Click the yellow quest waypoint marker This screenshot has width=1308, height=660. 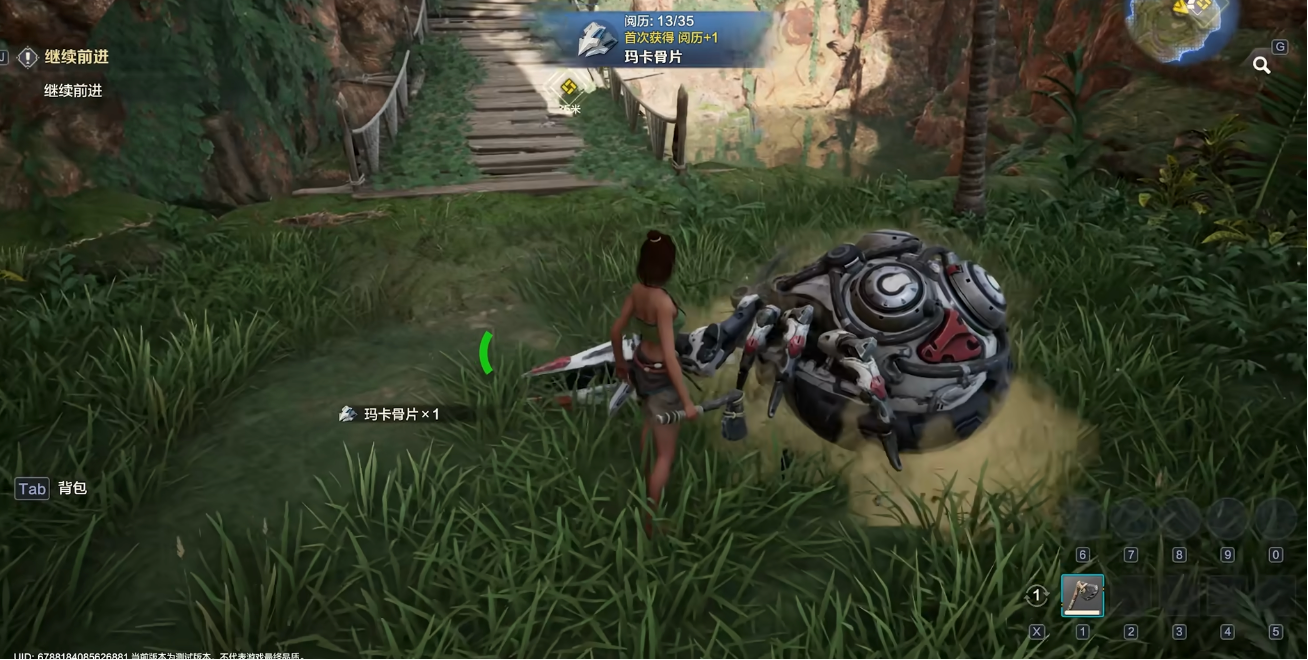click(x=569, y=86)
